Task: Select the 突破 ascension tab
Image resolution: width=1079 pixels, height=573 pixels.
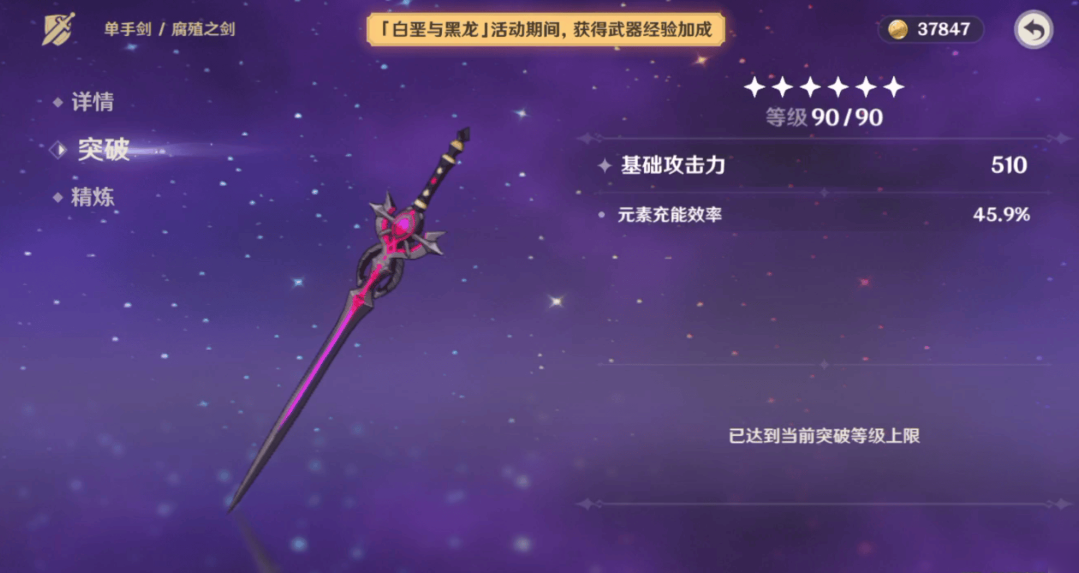Action: click(x=102, y=150)
